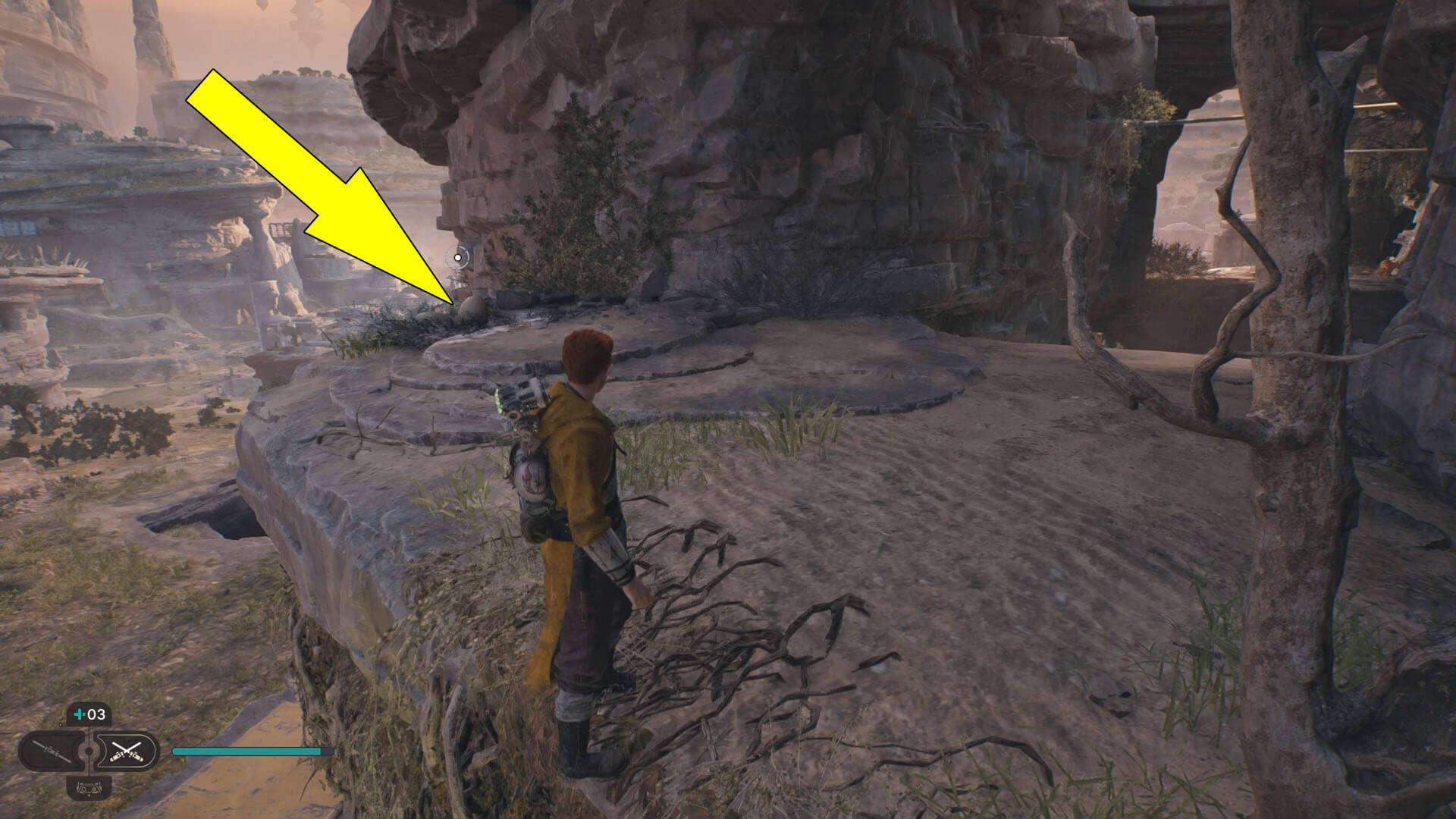
Task: Click the white collectible marker circle
Action: [460, 256]
